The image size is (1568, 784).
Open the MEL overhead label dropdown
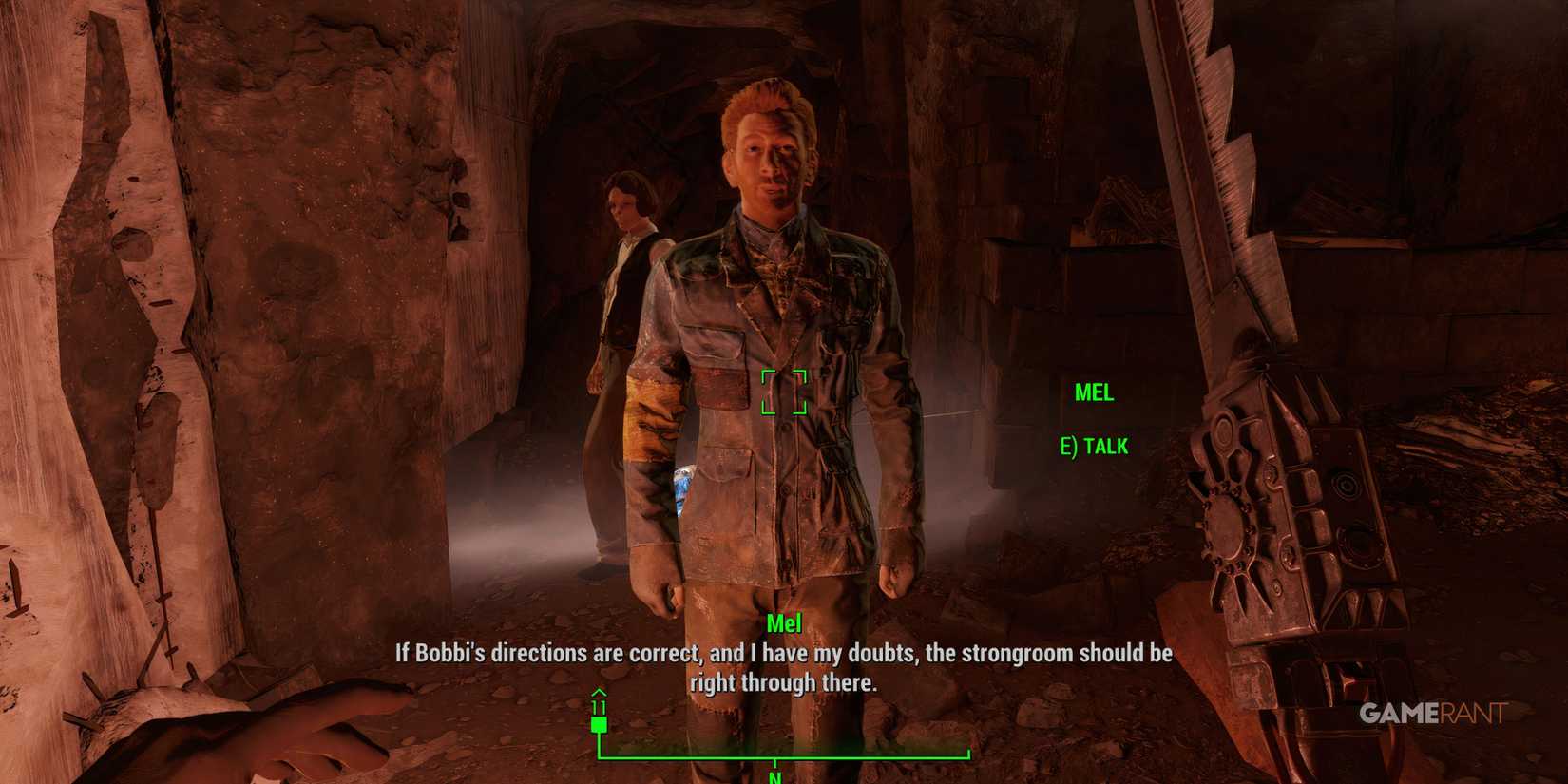tap(1095, 393)
